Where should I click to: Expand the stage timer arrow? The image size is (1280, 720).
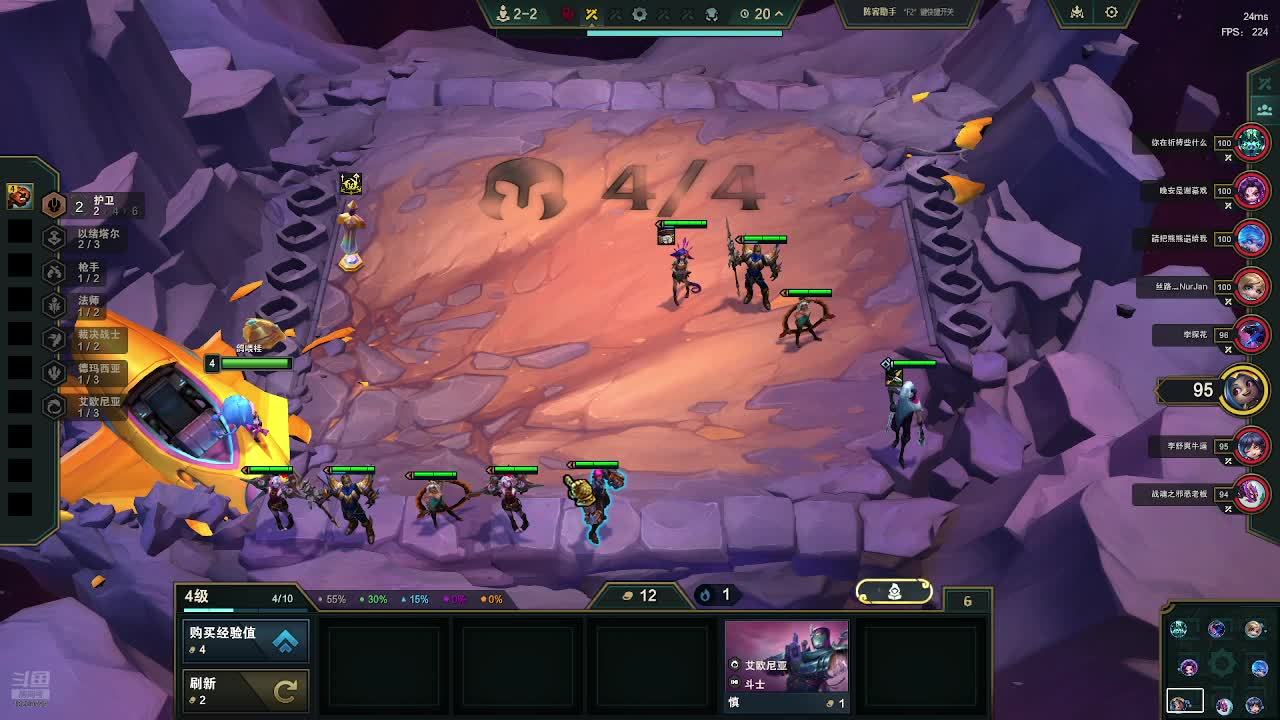tap(778, 14)
